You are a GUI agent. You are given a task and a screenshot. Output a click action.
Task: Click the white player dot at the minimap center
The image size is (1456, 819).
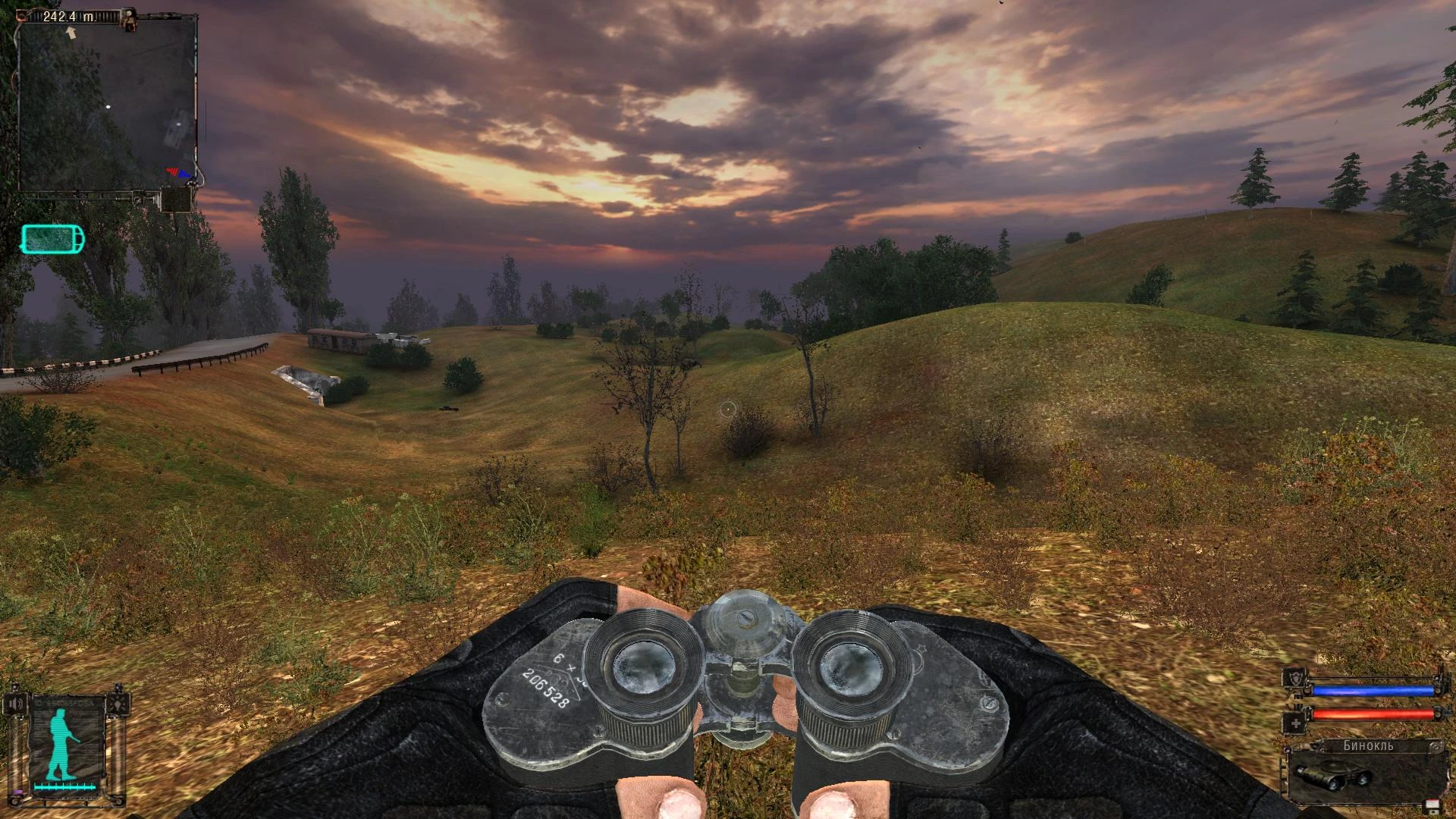[108, 107]
